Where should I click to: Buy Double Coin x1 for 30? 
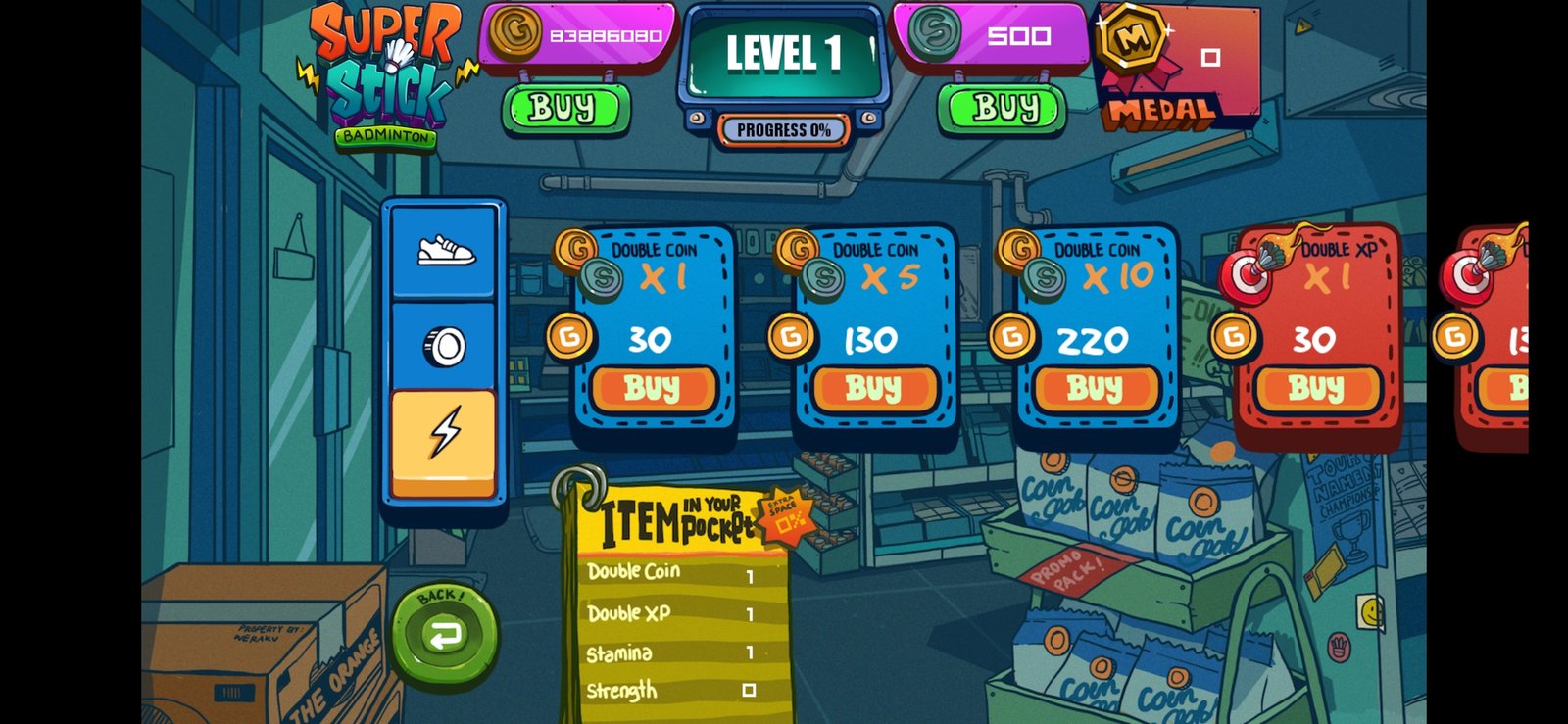653,389
